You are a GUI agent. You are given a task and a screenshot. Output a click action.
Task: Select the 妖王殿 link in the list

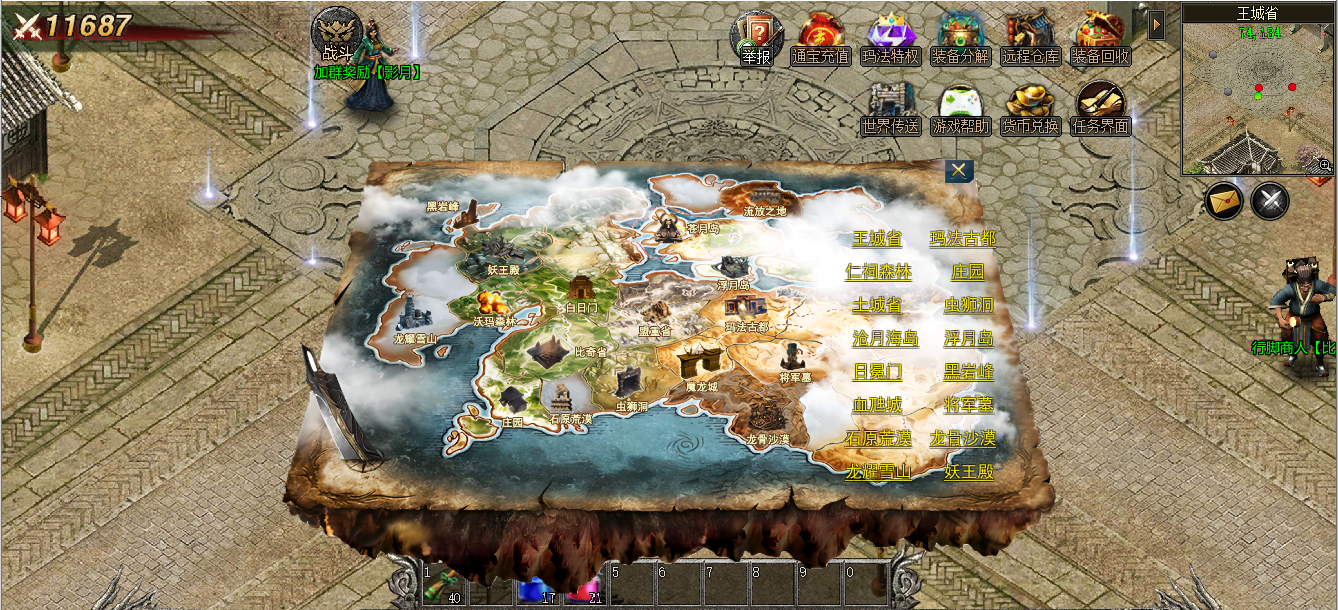click(x=969, y=471)
